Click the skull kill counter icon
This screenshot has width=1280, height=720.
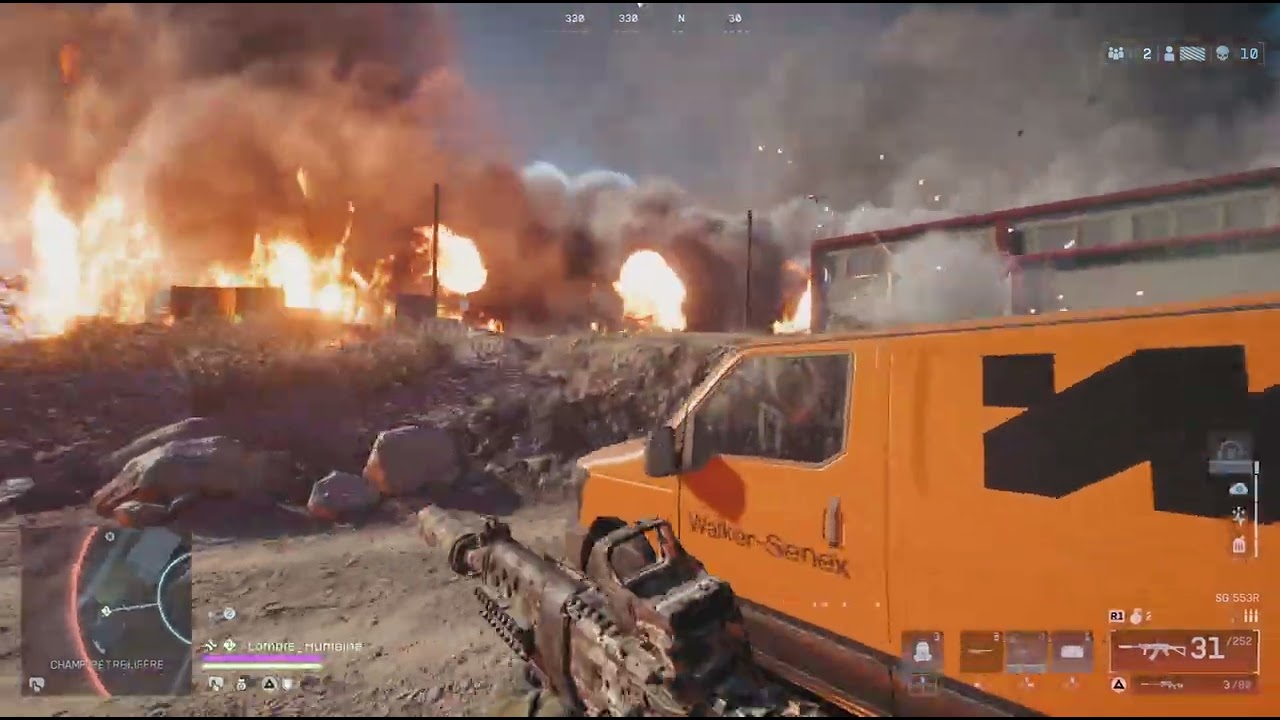coord(1222,54)
